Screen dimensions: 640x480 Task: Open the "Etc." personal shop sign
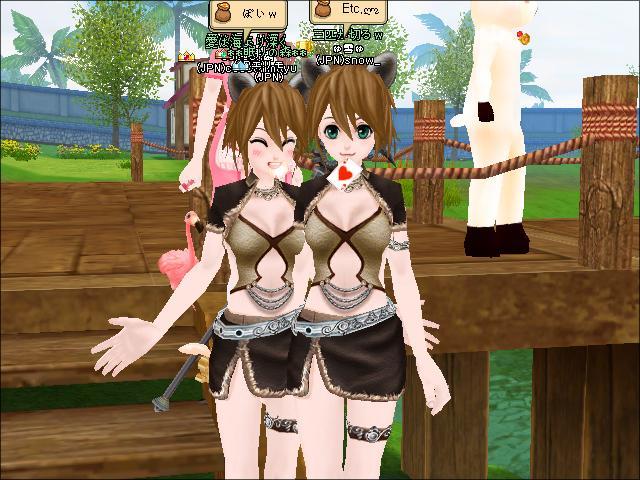348,10
